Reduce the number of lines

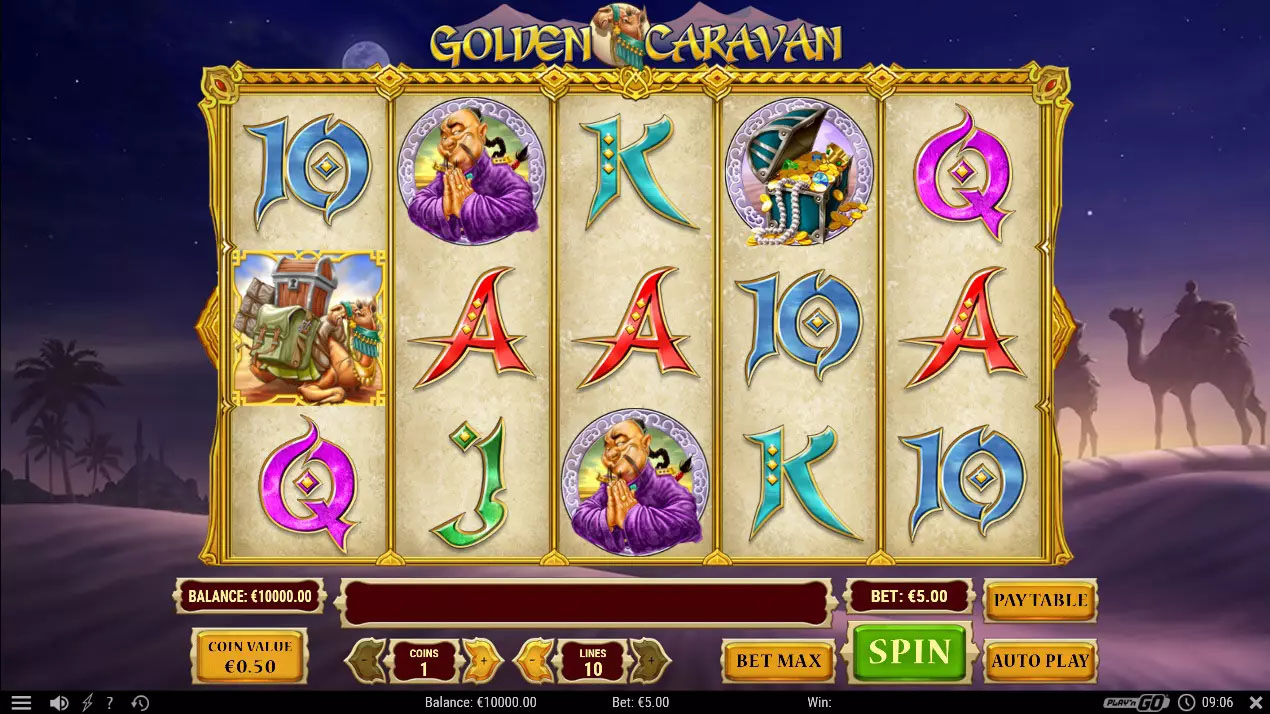[534, 660]
